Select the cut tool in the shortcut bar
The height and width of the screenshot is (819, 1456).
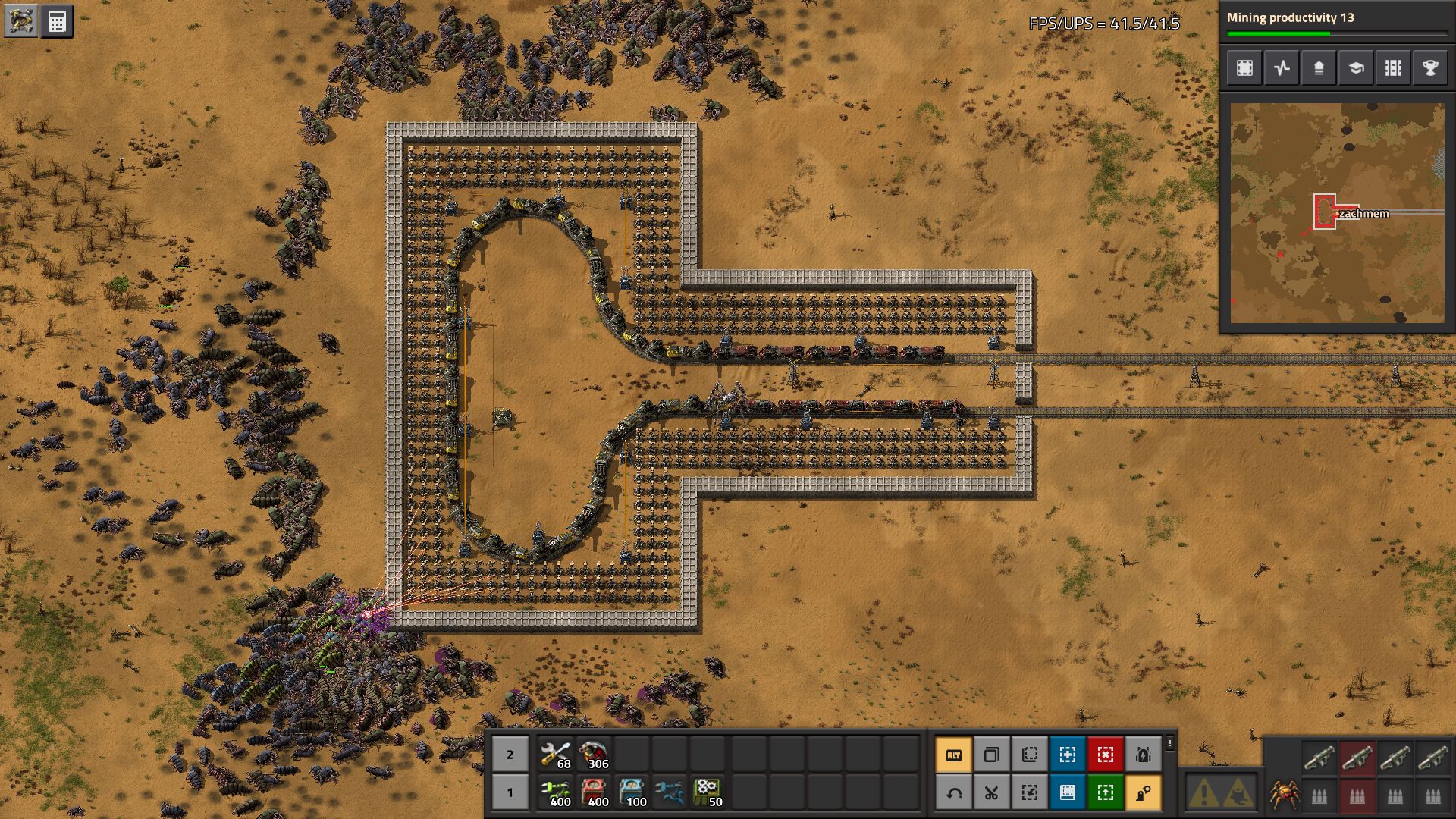coord(992,793)
